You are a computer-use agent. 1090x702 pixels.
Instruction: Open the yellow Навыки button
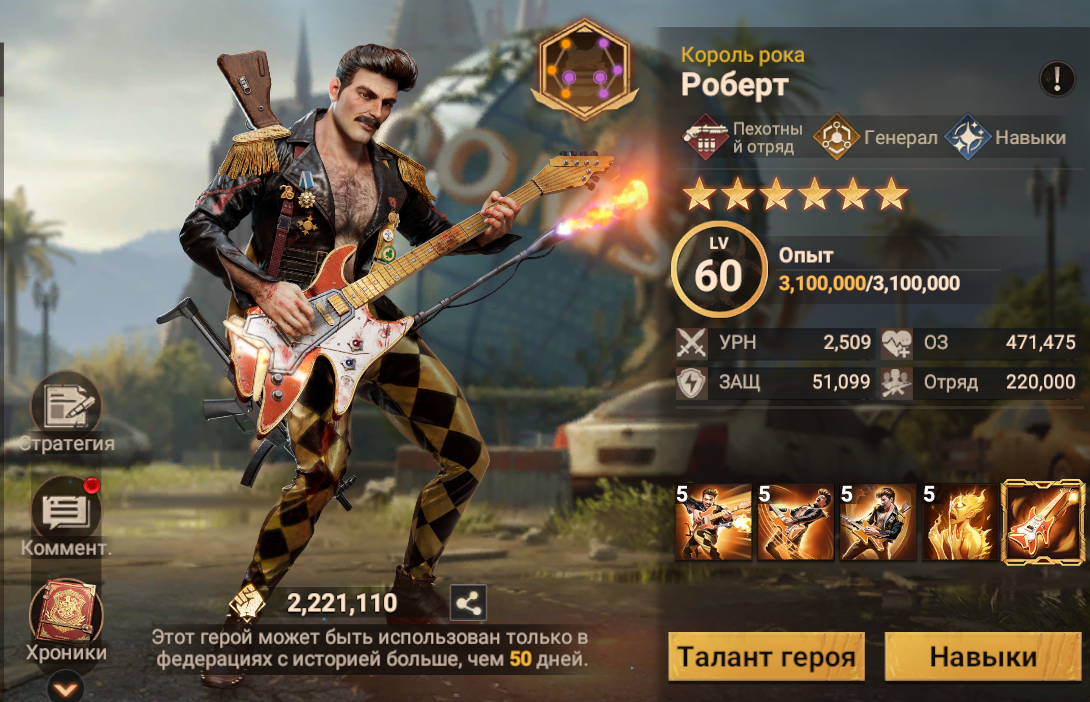pos(983,657)
